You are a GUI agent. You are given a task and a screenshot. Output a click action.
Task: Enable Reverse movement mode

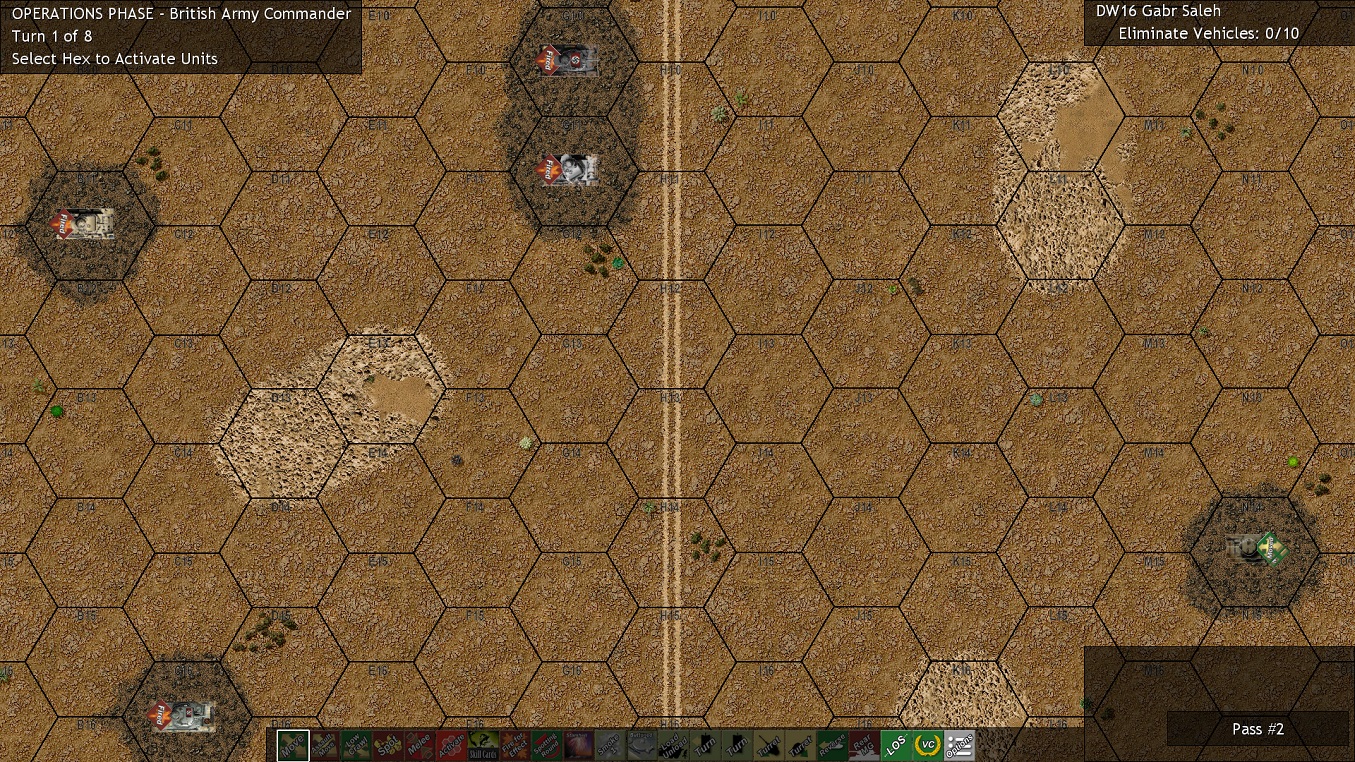[x=832, y=745]
